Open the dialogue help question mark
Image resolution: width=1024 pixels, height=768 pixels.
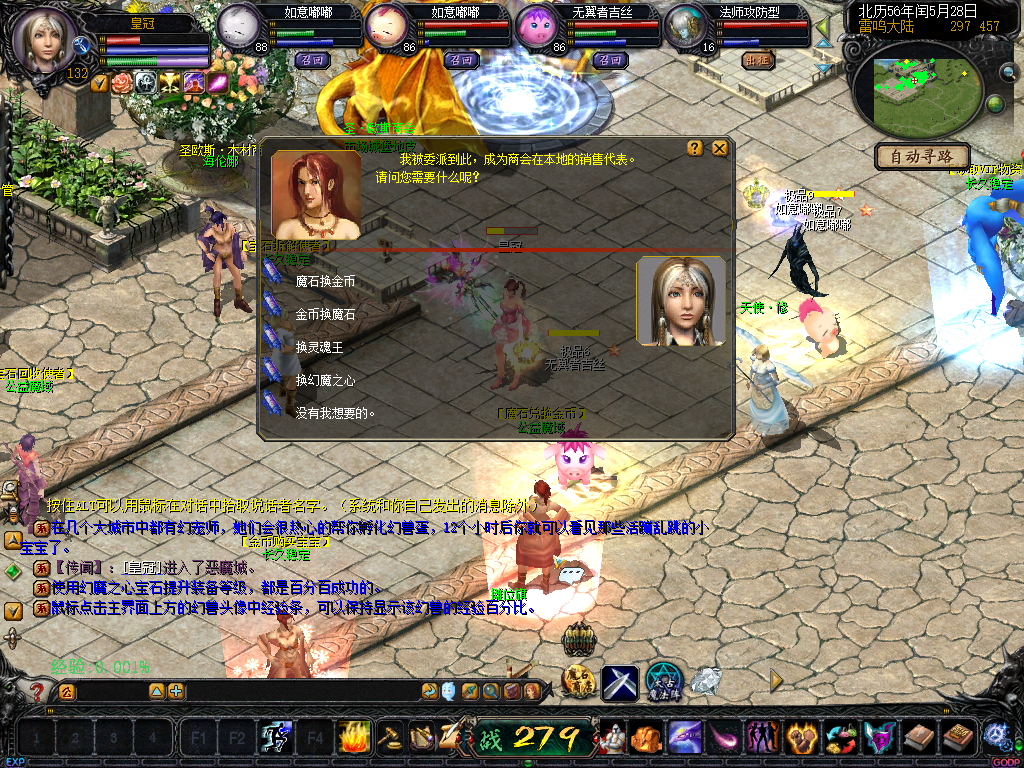(695, 148)
